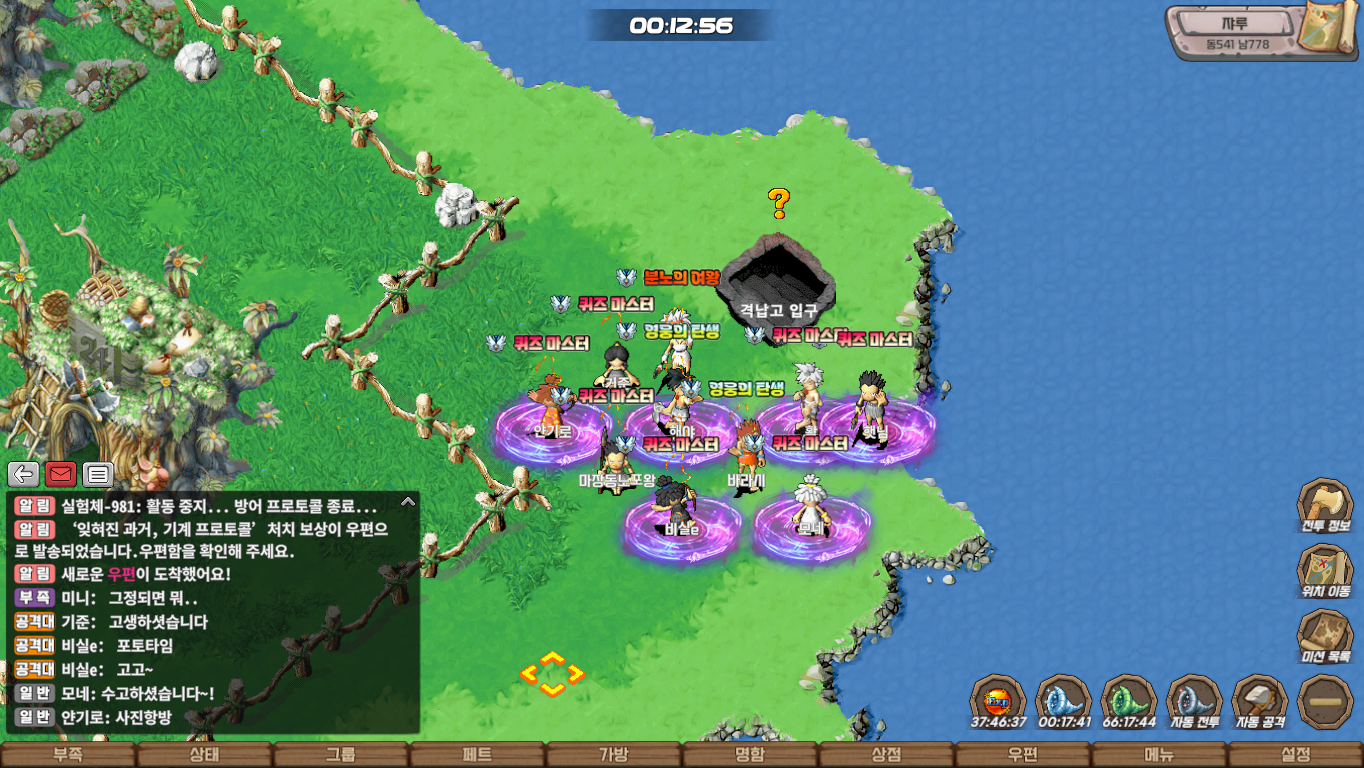
Task: Toggle 자동 전투 (auto battle) horn icon
Action: (x=1194, y=700)
